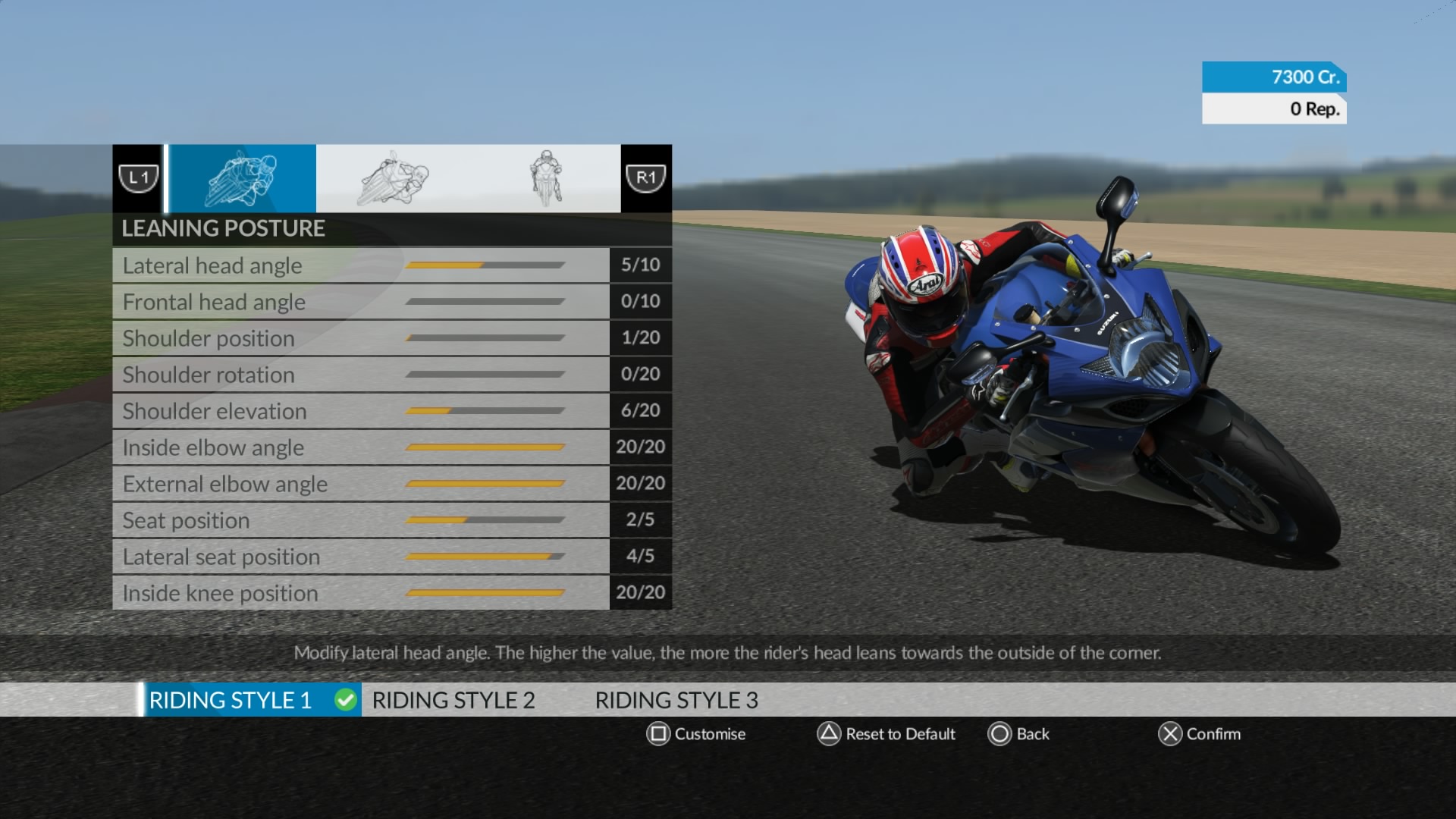Viewport: 1456px width, 819px height.
Task: Adjust the Shoulder elevation slider
Action: [485, 411]
